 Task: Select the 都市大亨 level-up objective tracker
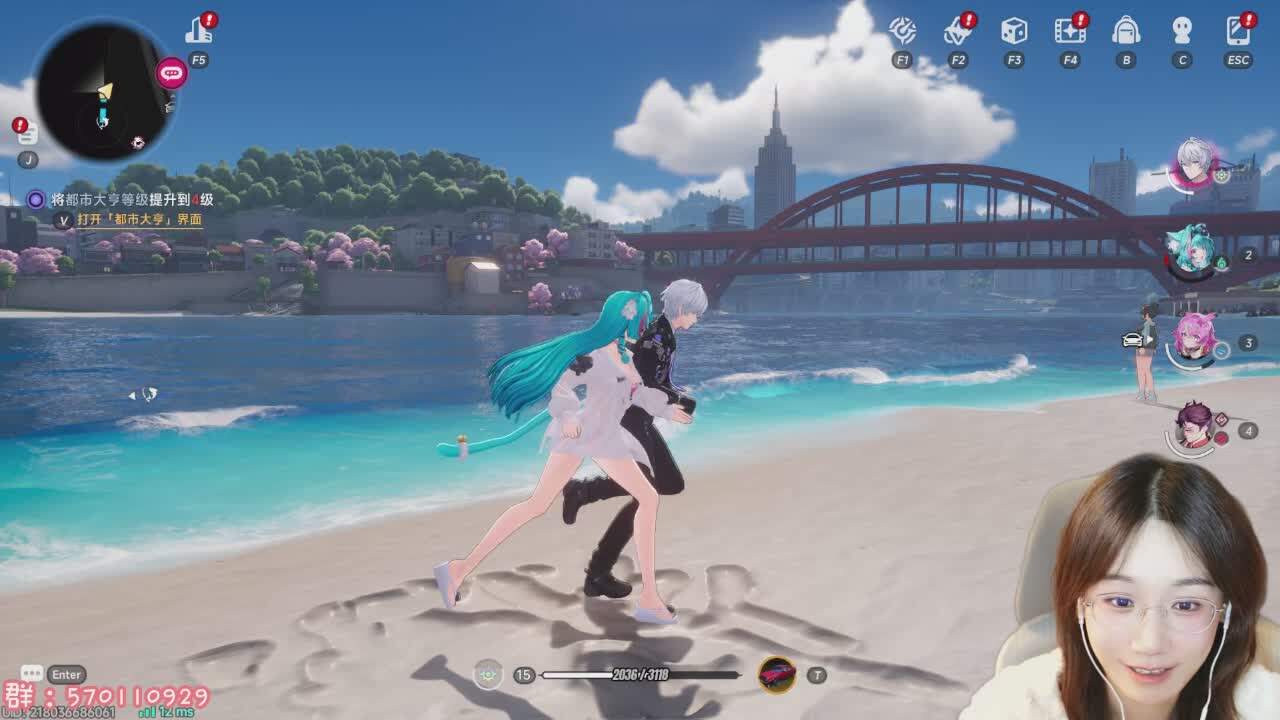point(132,200)
